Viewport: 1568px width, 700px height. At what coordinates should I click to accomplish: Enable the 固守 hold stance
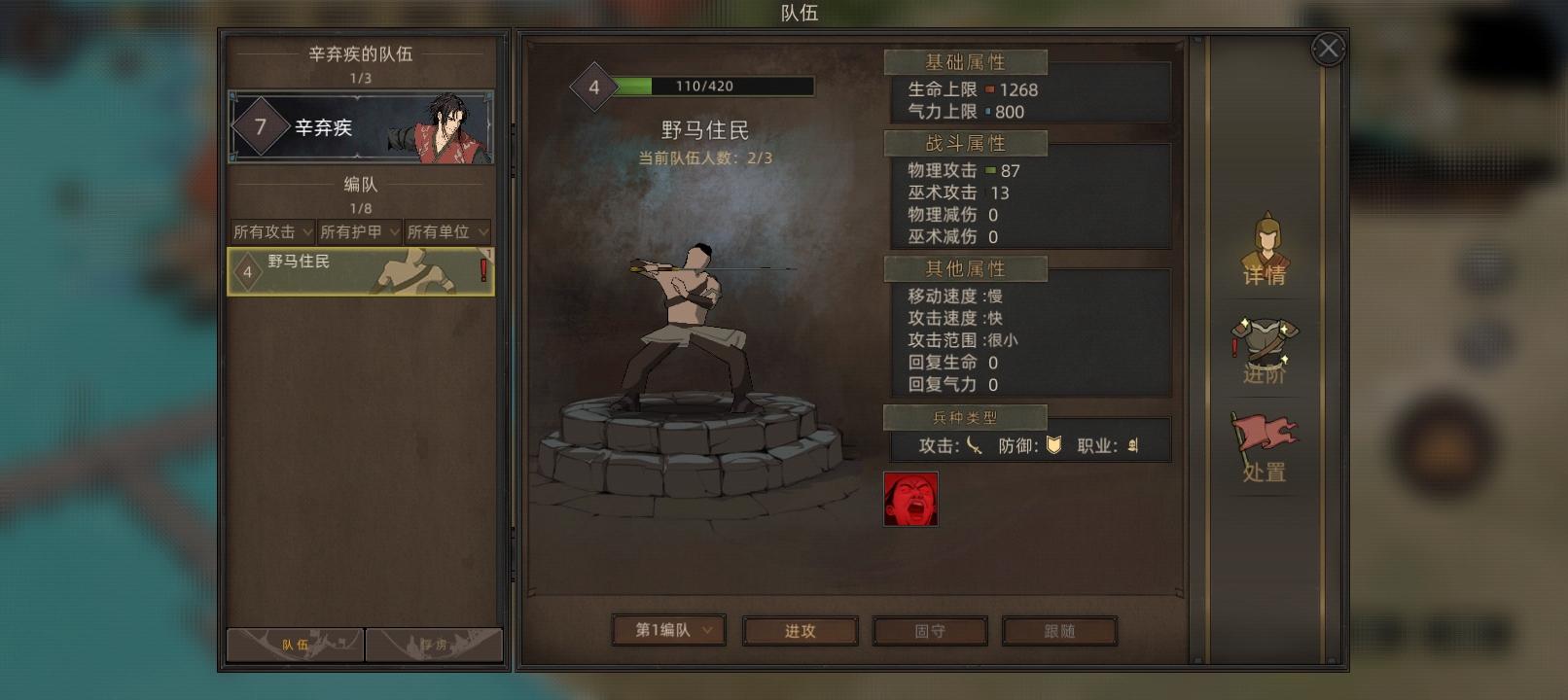pyautogui.click(x=930, y=630)
